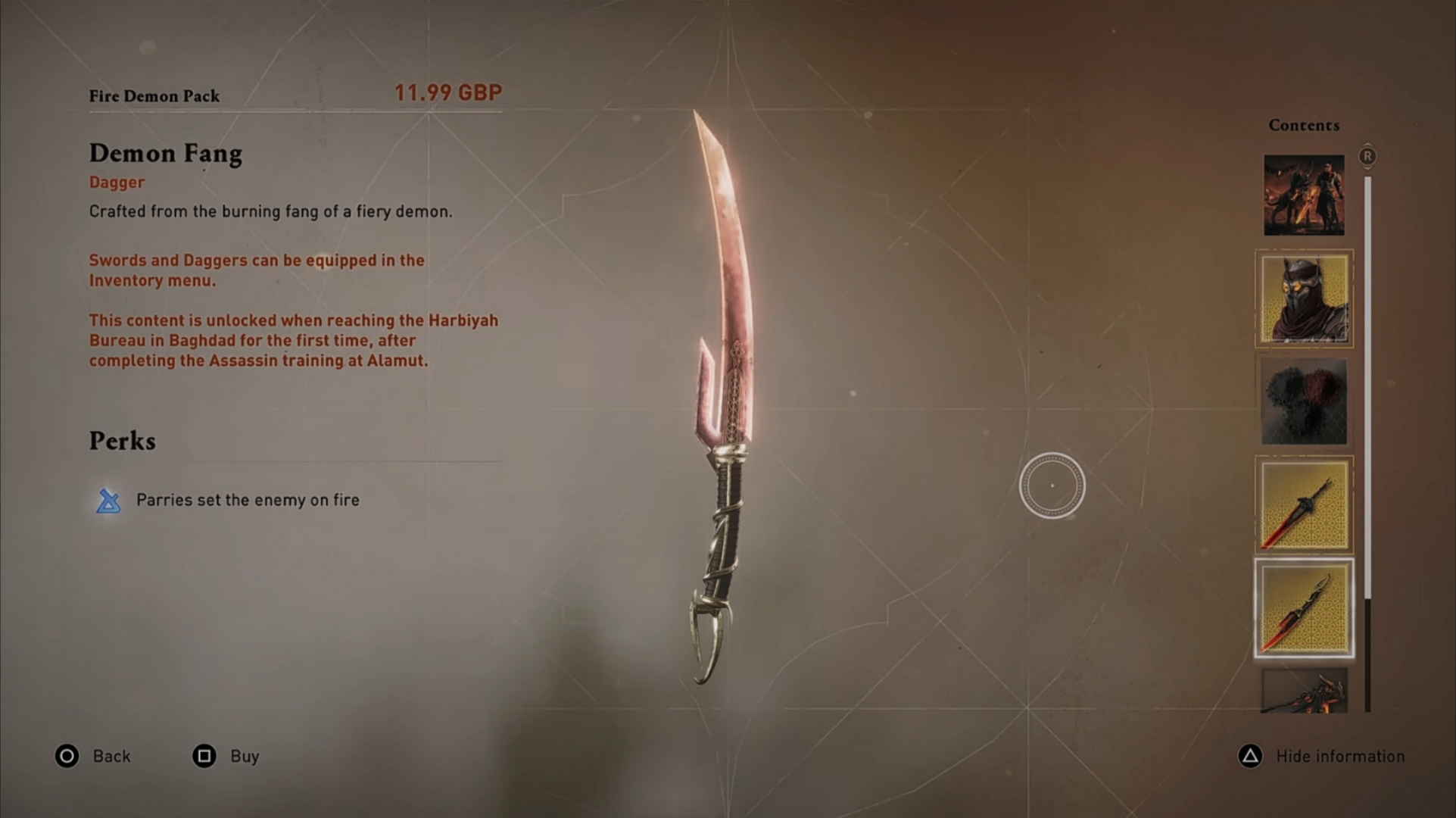Select the demon outfit in Contents
The height and width of the screenshot is (818, 1456).
(x=1304, y=298)
